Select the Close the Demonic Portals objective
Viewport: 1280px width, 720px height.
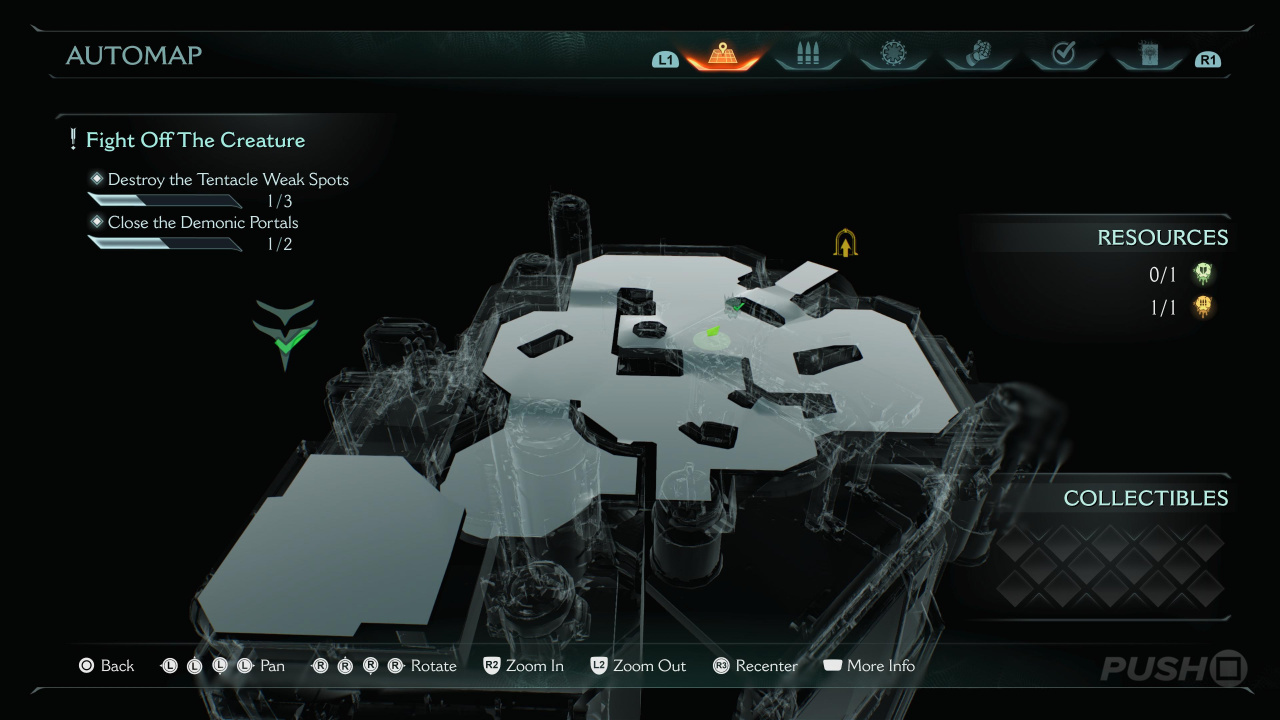(x=203, y=222)
